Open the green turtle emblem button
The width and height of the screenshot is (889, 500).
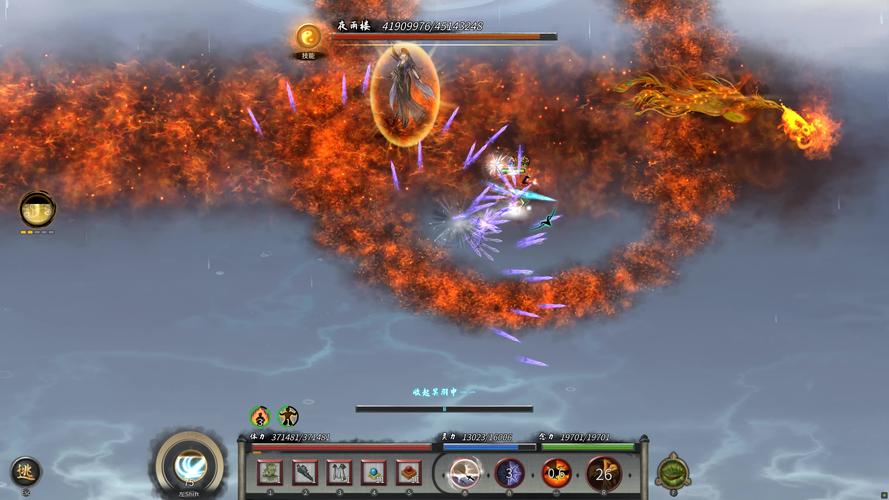coord(673,471)
